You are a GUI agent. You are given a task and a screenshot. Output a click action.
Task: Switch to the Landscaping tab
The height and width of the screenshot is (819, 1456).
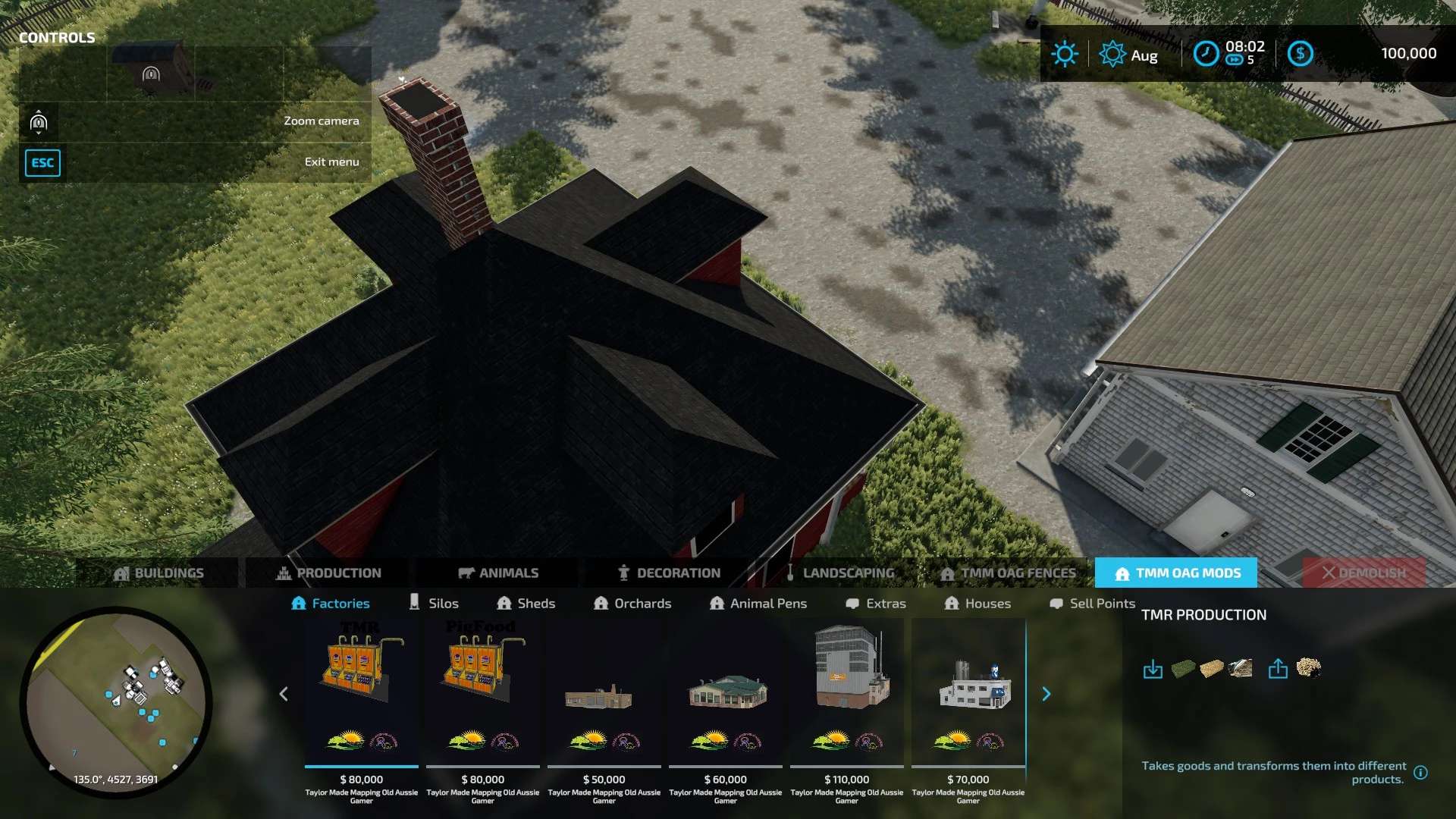tap(839, 573)
